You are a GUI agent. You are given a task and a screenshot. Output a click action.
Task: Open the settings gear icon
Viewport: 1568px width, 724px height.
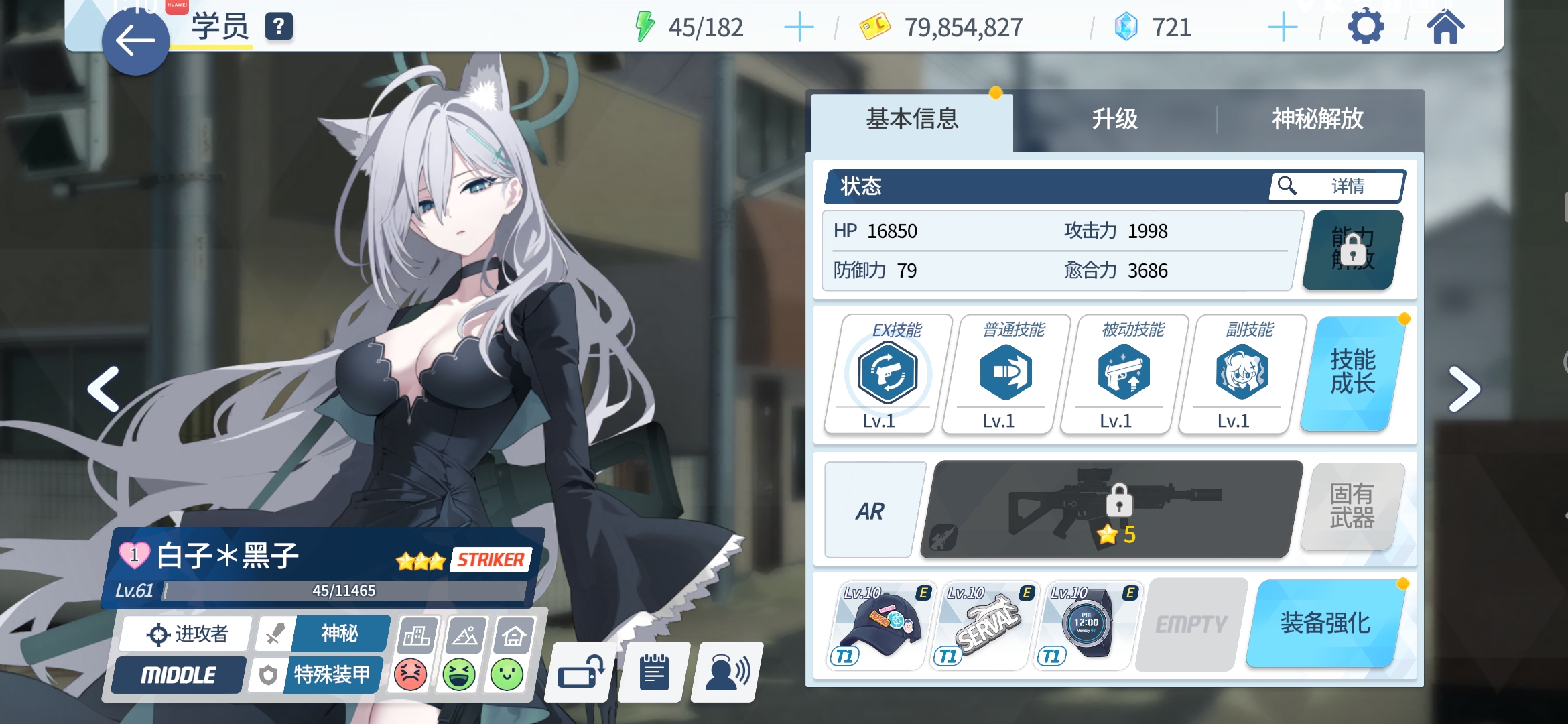coord(1366,26)
